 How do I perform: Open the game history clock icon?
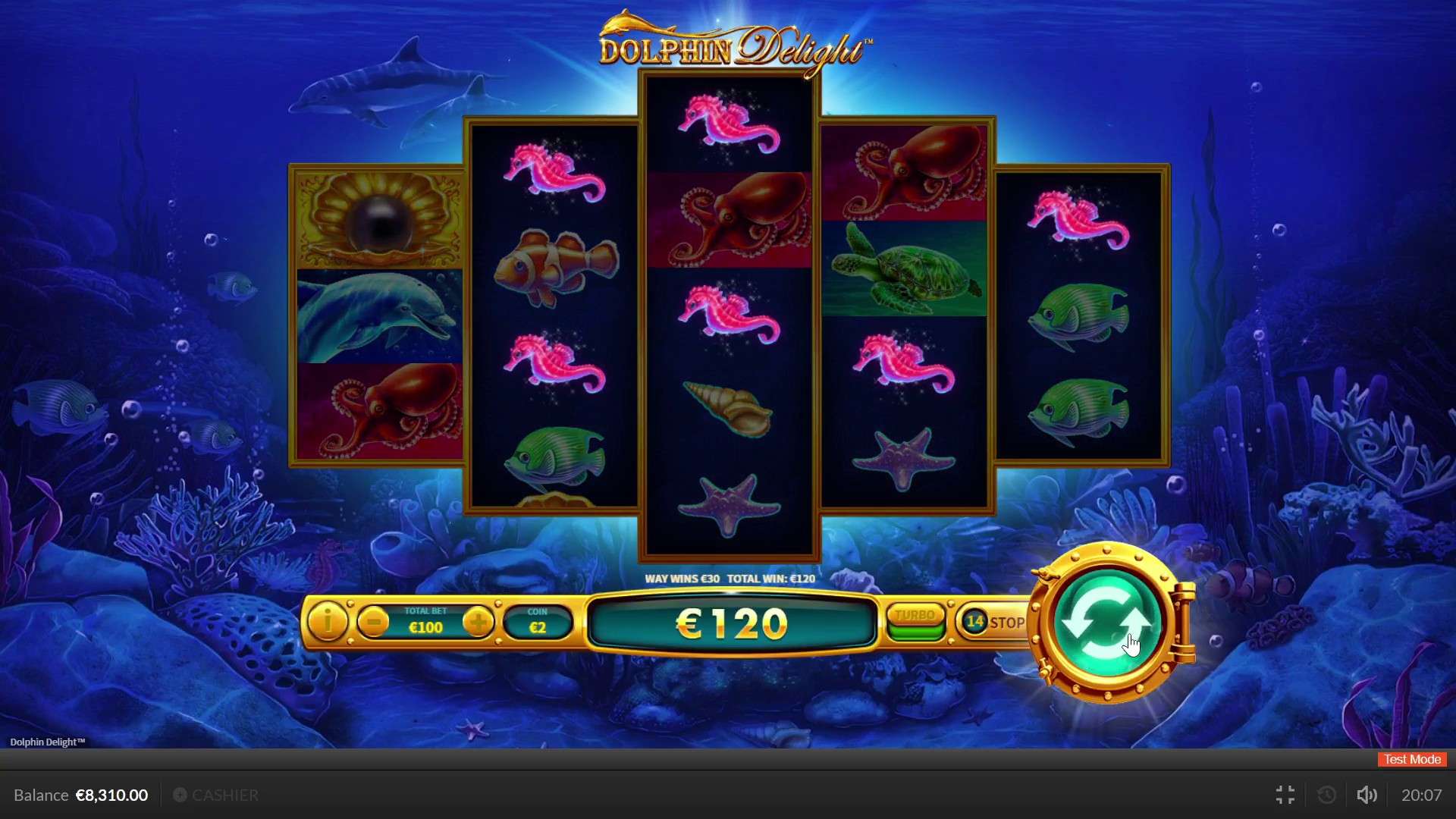(x=1326, y=795)
